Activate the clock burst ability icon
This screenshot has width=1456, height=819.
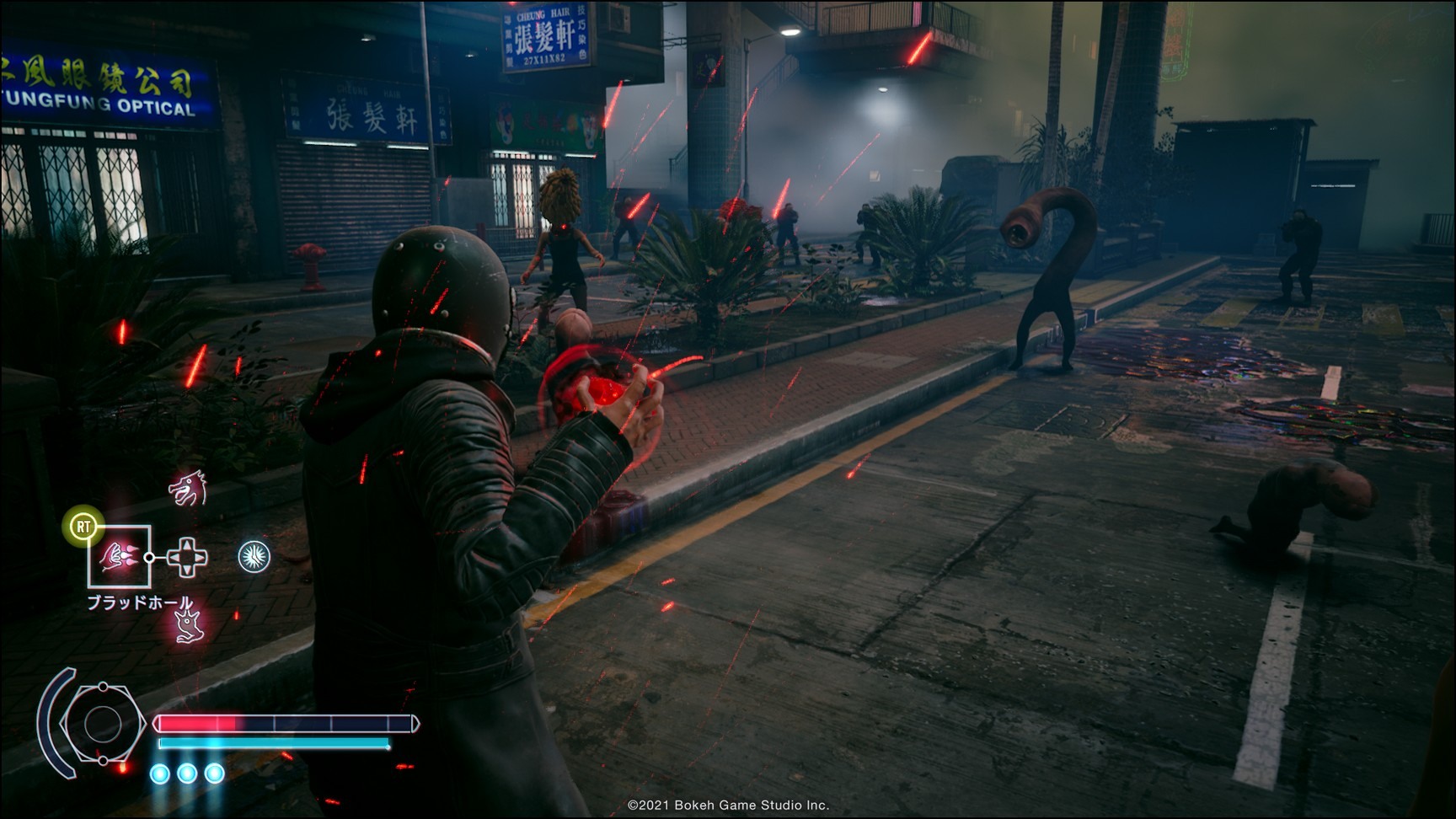pos(254,557)
